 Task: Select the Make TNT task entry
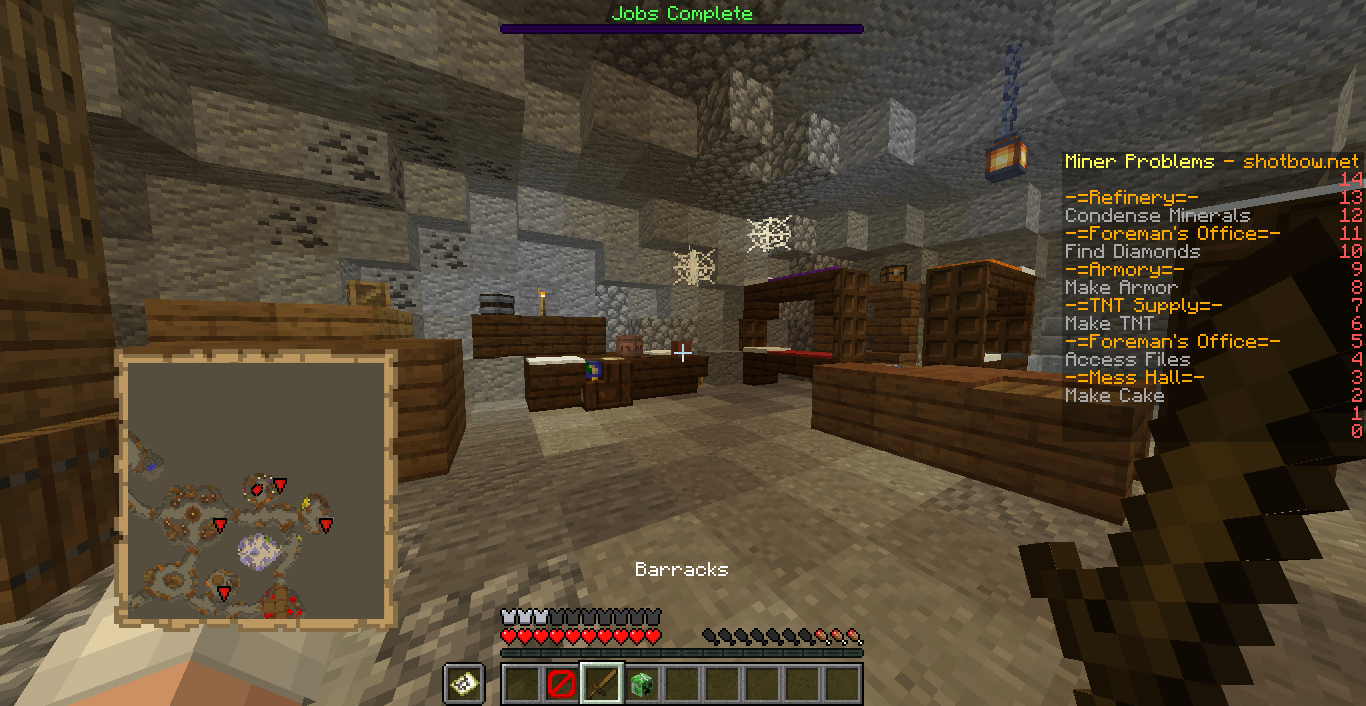point(1109,324)
